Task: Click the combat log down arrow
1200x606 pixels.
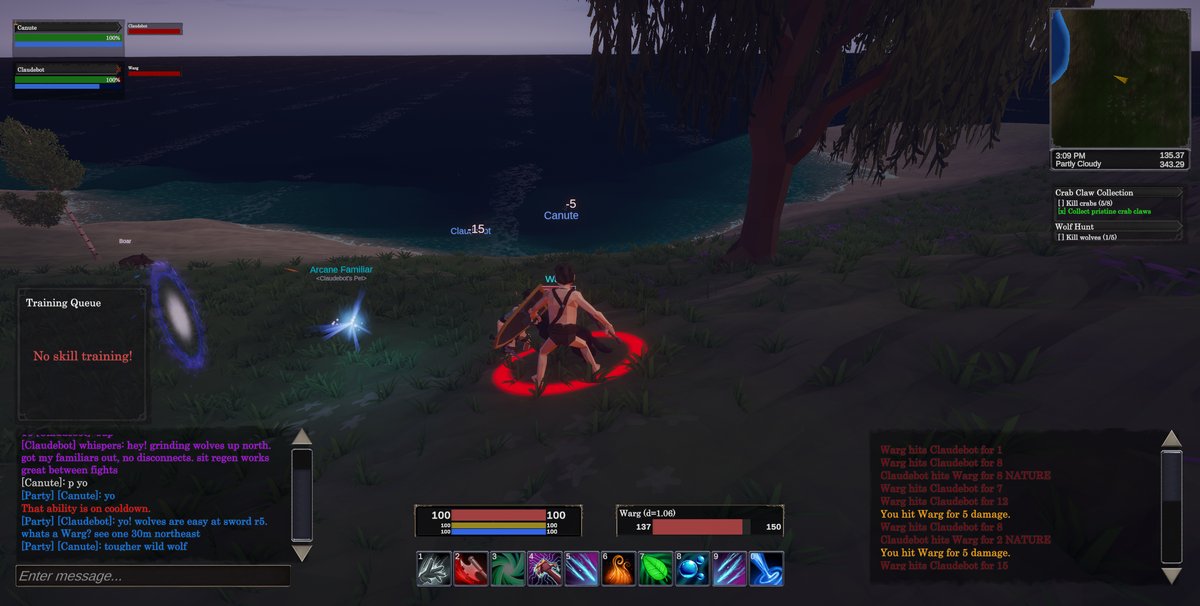Action: pos(1171,575)
